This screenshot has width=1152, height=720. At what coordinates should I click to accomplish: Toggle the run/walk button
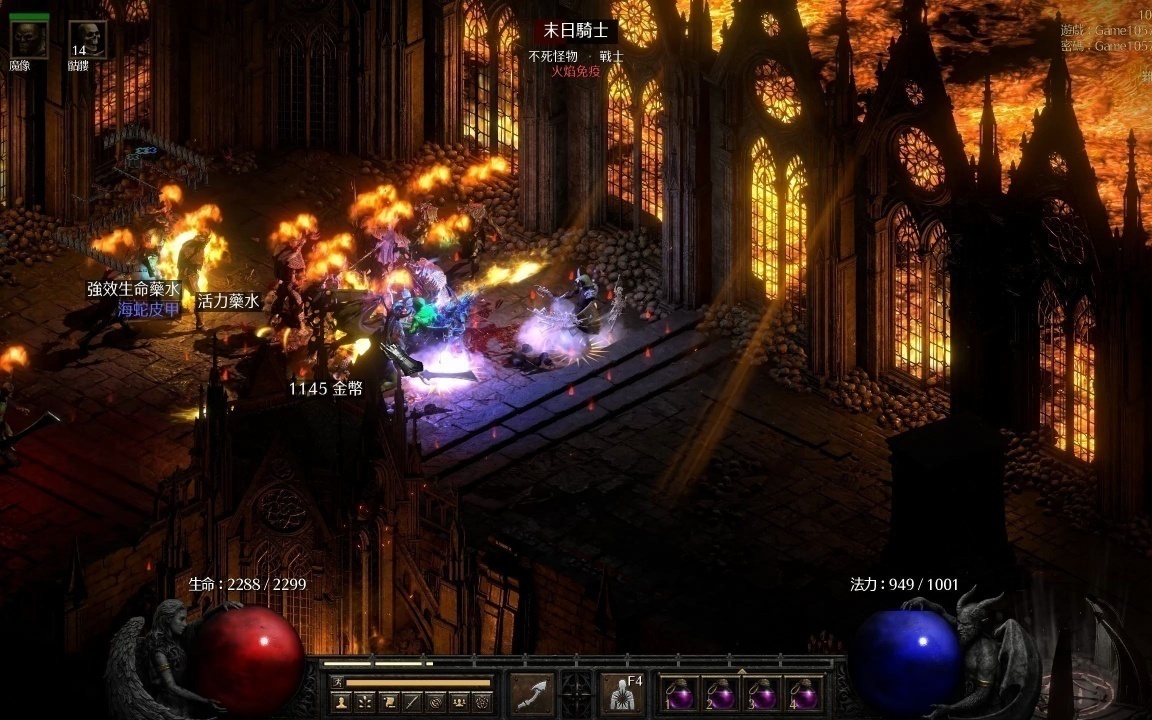click(x=338, y=683)
